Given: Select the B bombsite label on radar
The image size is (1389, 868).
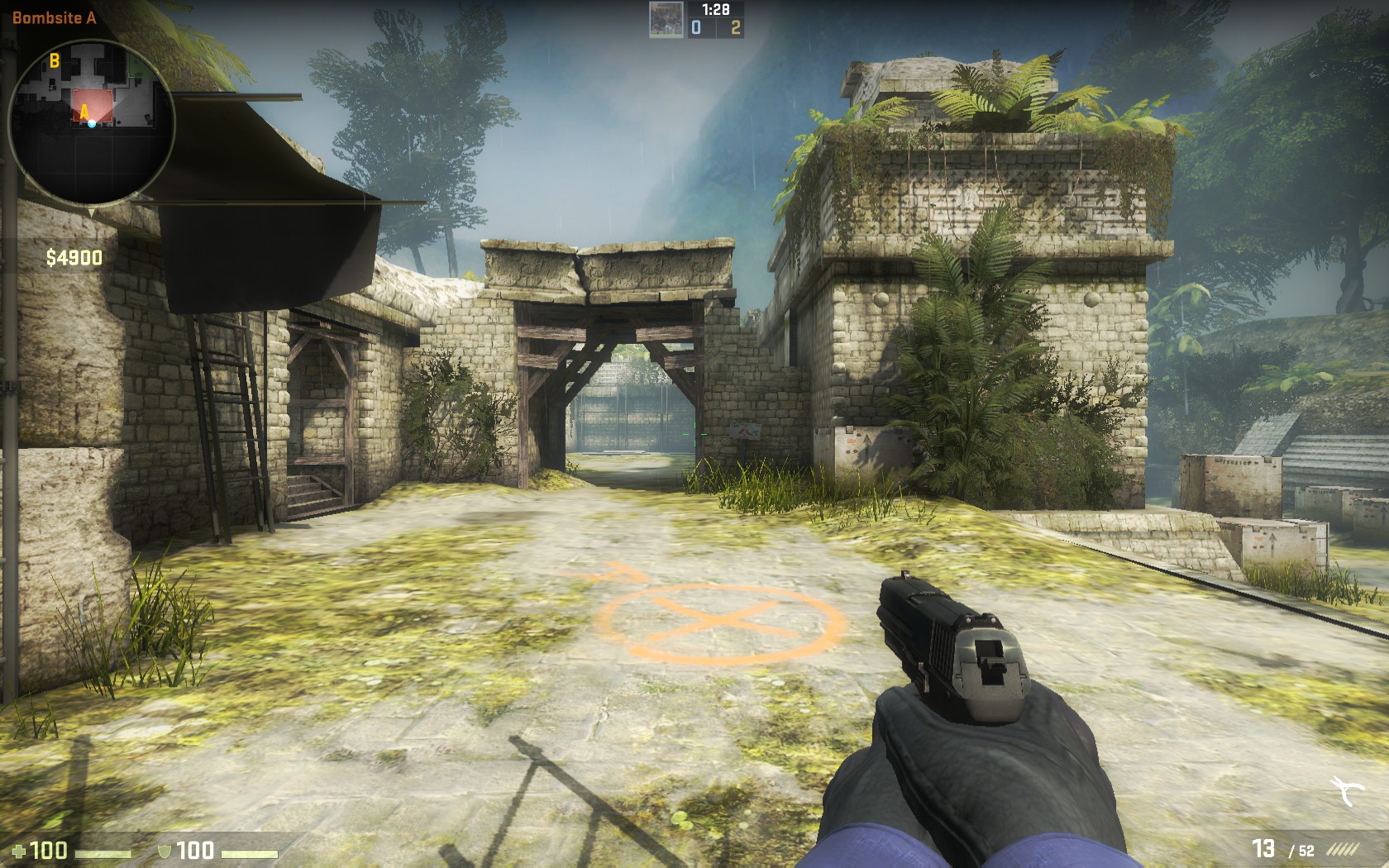Looking at the screenshot, I should pos(55,60).
